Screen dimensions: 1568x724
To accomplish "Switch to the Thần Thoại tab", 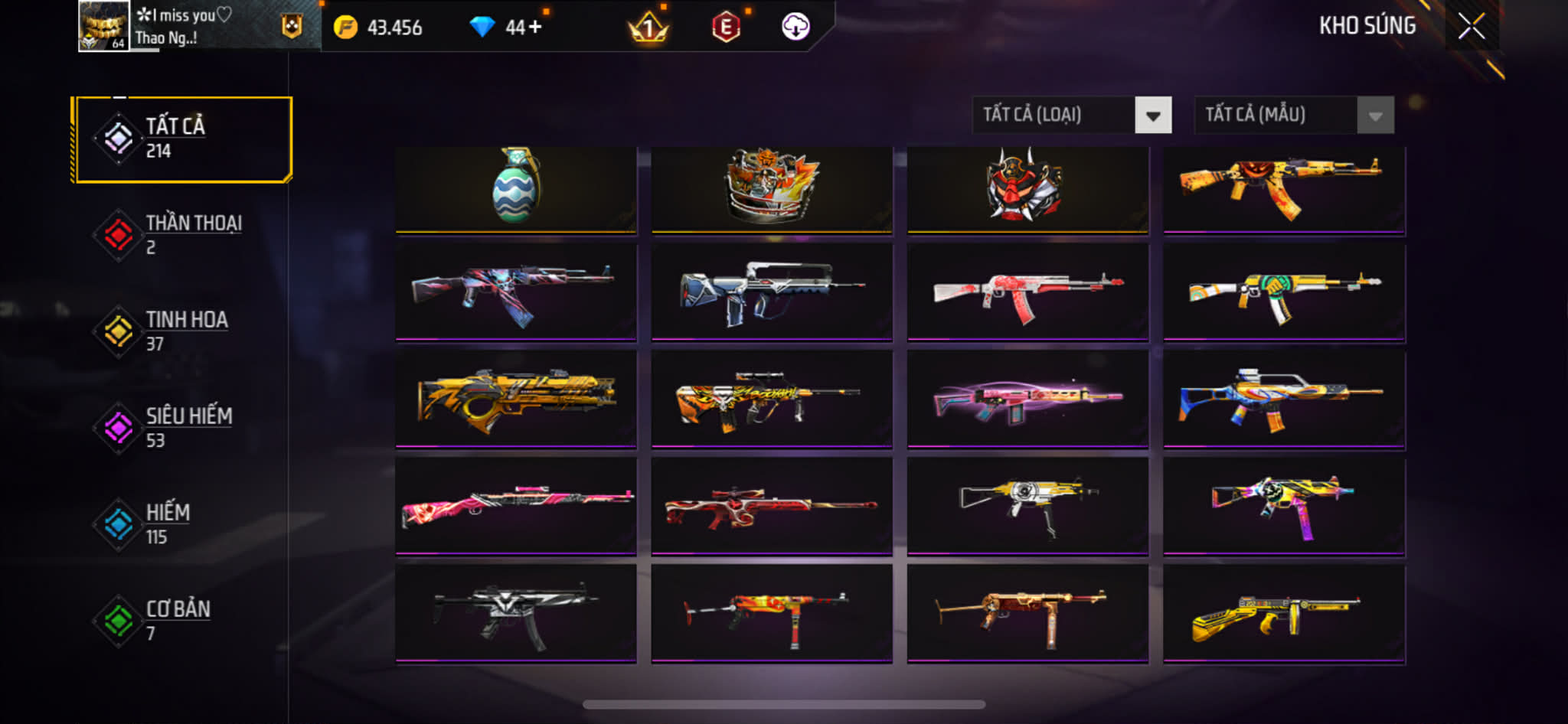I will [183, 235].
